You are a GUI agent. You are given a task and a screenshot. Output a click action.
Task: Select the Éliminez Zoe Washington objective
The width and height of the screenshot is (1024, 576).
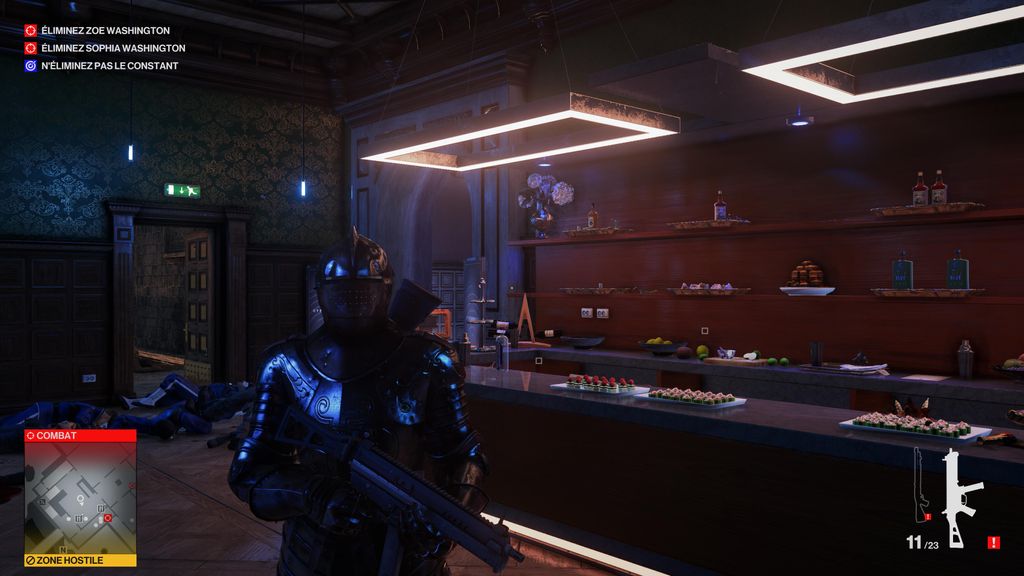click(x=105, y=31)
